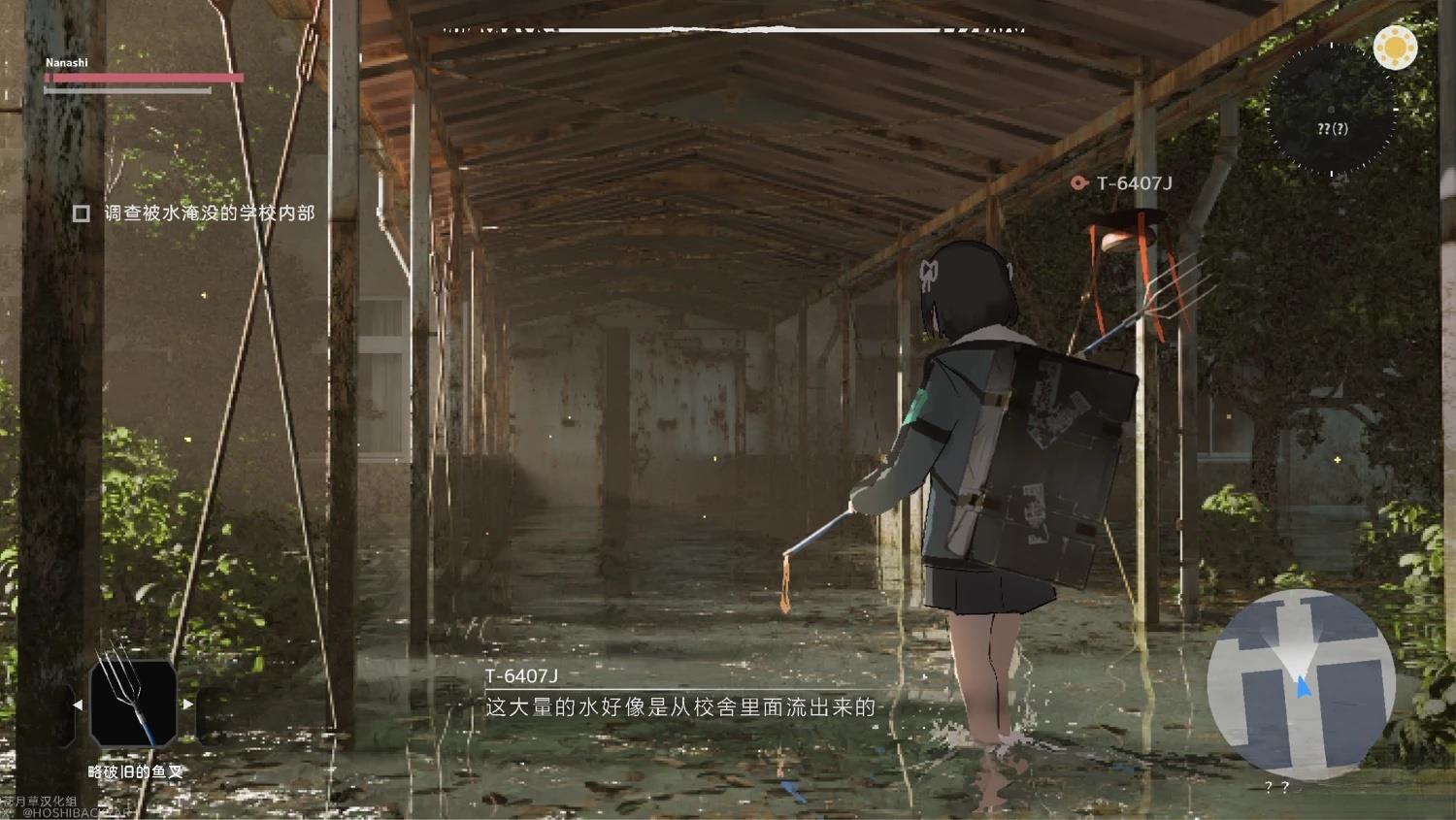Click the red pin icon beside T-6407J
Screen dimensions: 1456x820
[x=1077, y=181]
